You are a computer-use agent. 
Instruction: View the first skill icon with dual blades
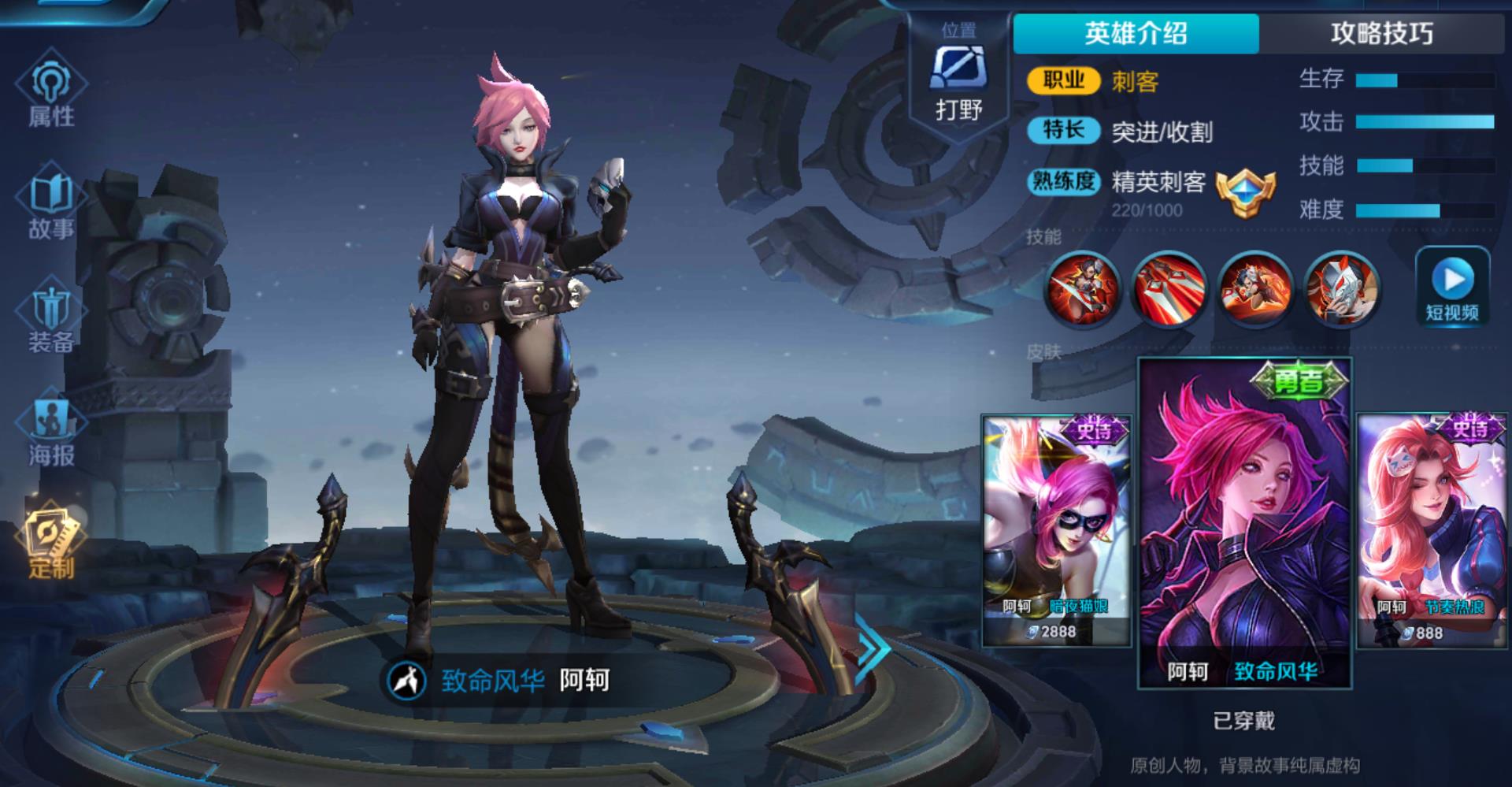pos(1082,288)
